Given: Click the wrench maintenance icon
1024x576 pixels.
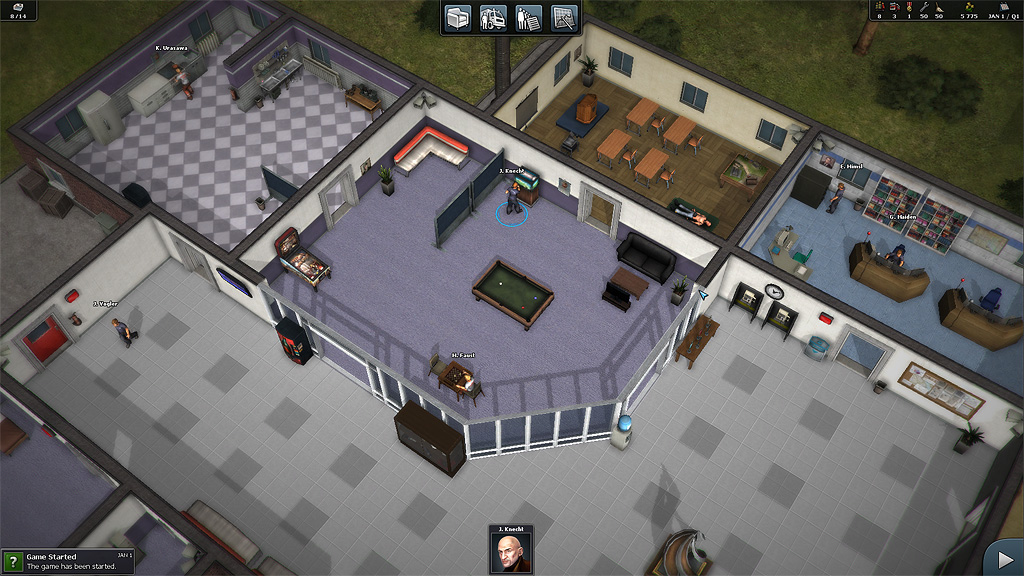Looking at the screenshot, I should point(923,7).
